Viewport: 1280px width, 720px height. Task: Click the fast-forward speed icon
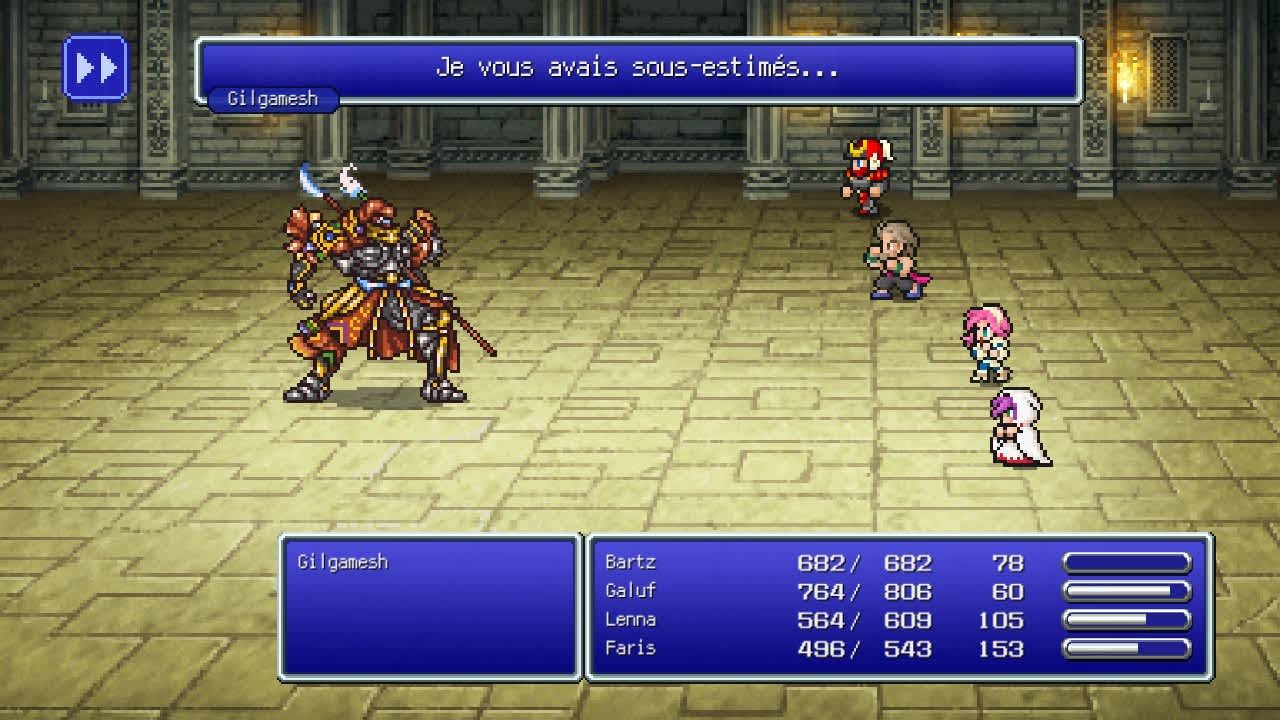(95, 68)
